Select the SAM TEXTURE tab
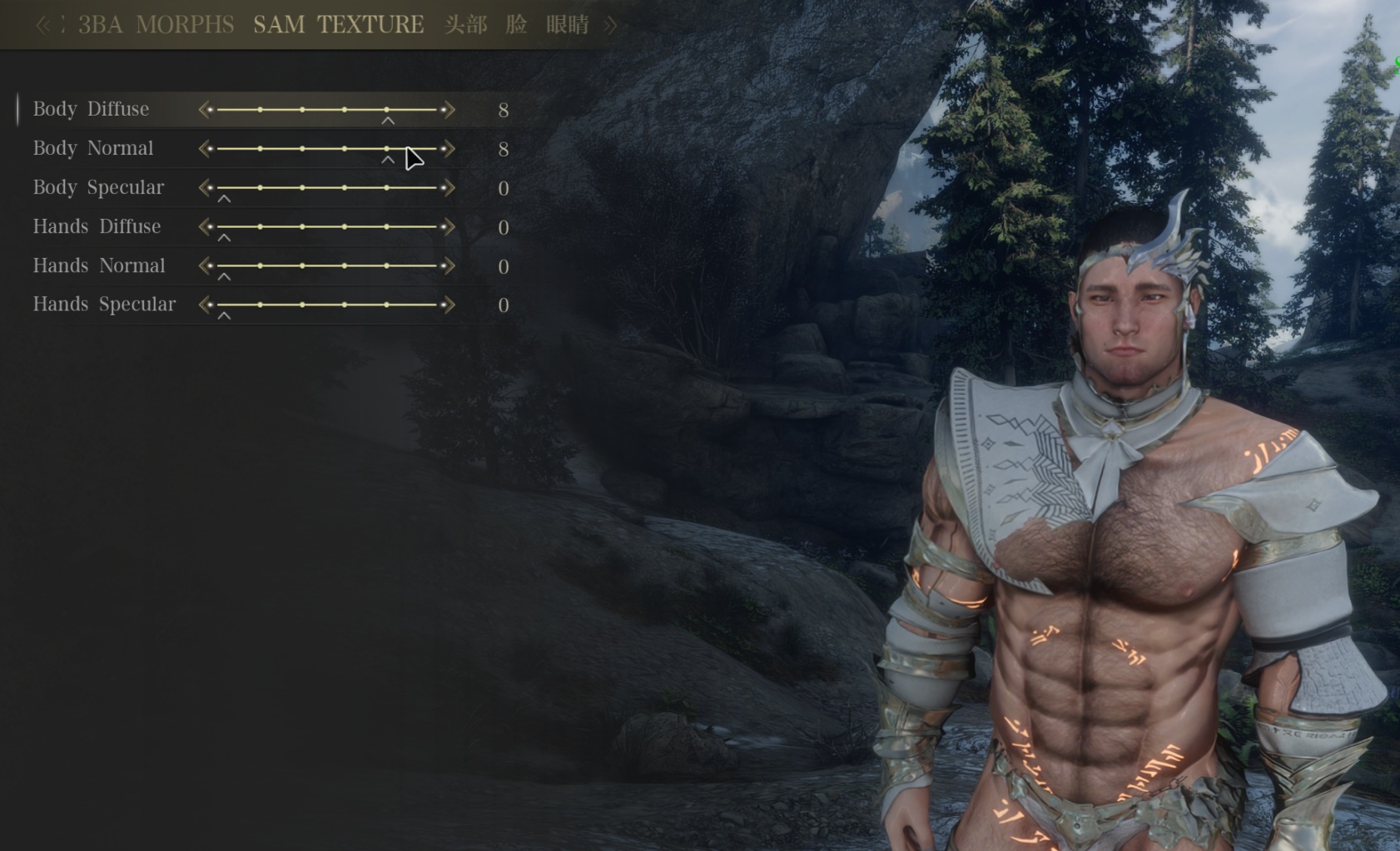 coord(338,25)
